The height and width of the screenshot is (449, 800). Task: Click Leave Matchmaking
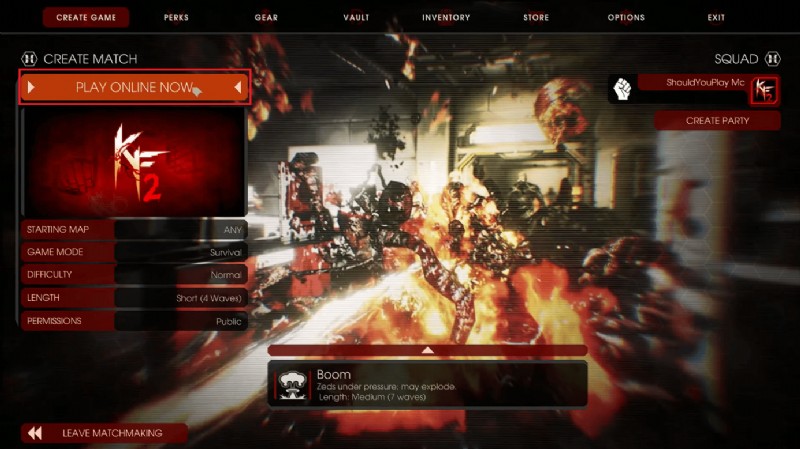(x=105, y=433)
